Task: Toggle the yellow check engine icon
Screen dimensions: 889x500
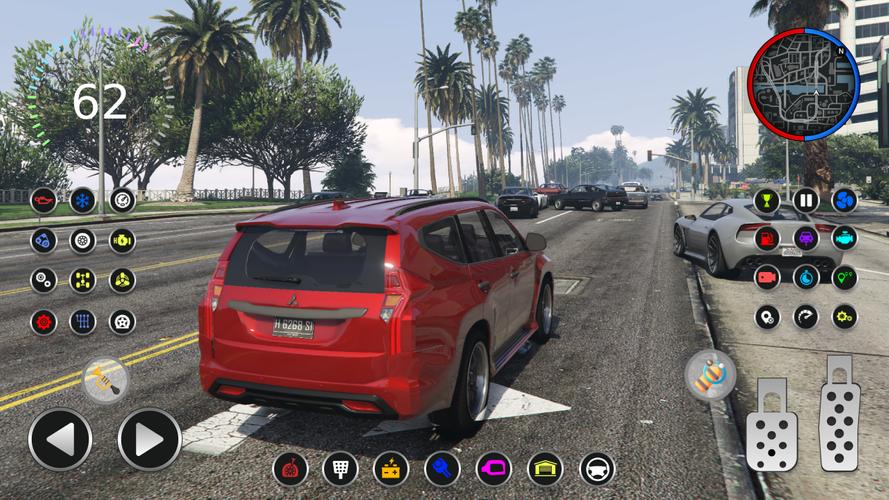Action: pos(122,240)
